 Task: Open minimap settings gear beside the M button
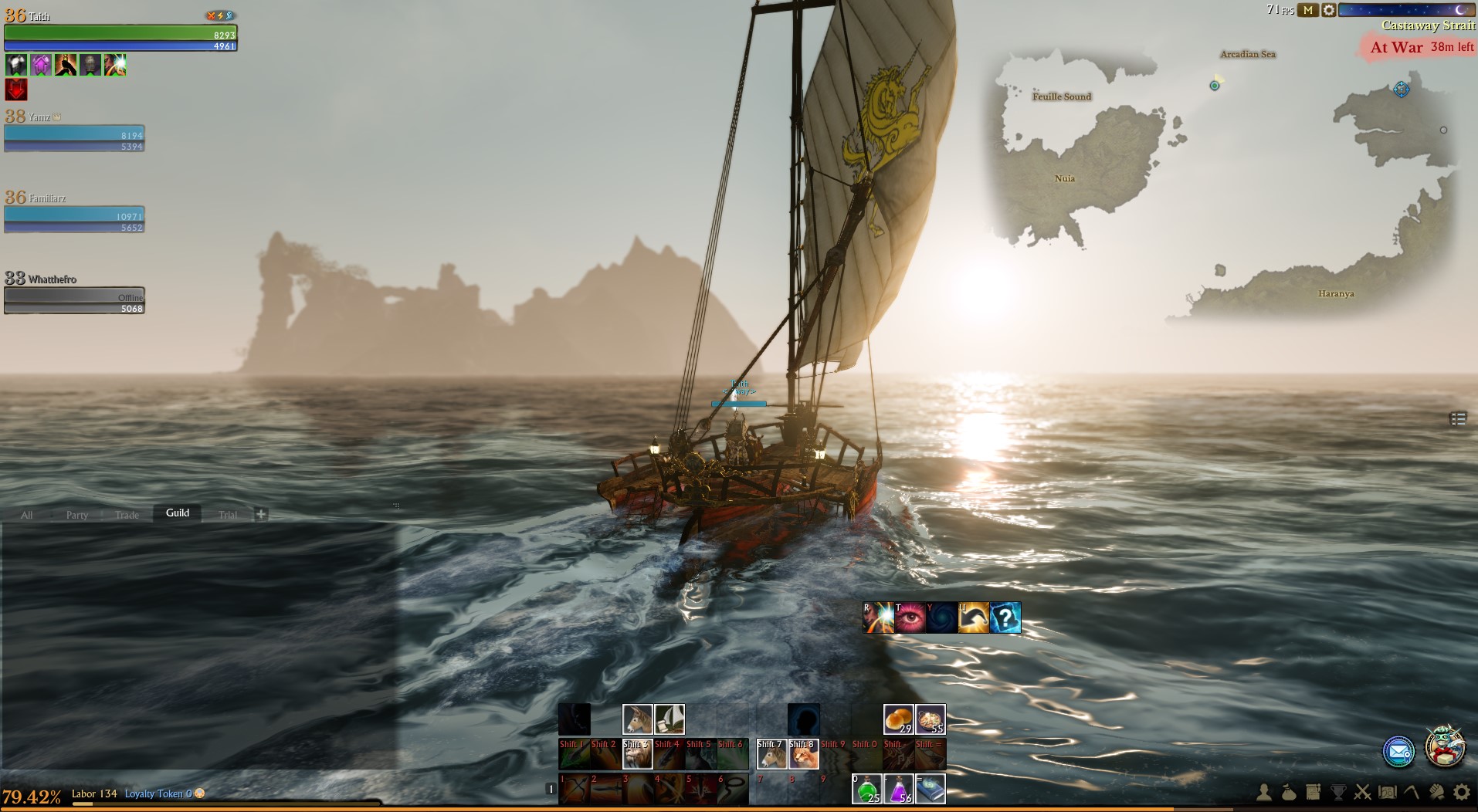(x=1328, y=10)
